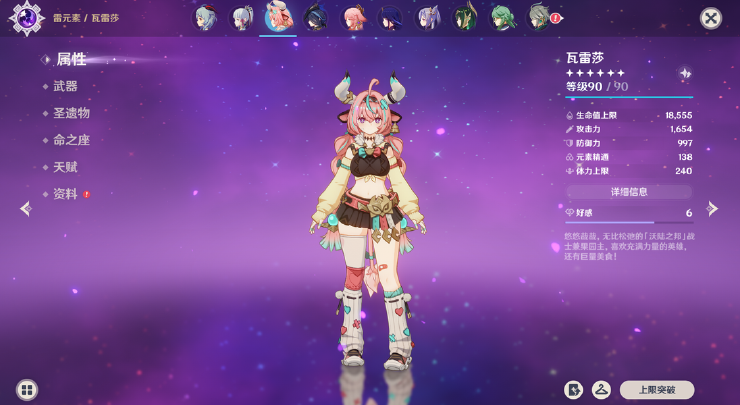Viewport: 740px width, 405px height.
Task: Select the 圣遗物 (Artifacts) menu entry
Action: tap(71, 114)
